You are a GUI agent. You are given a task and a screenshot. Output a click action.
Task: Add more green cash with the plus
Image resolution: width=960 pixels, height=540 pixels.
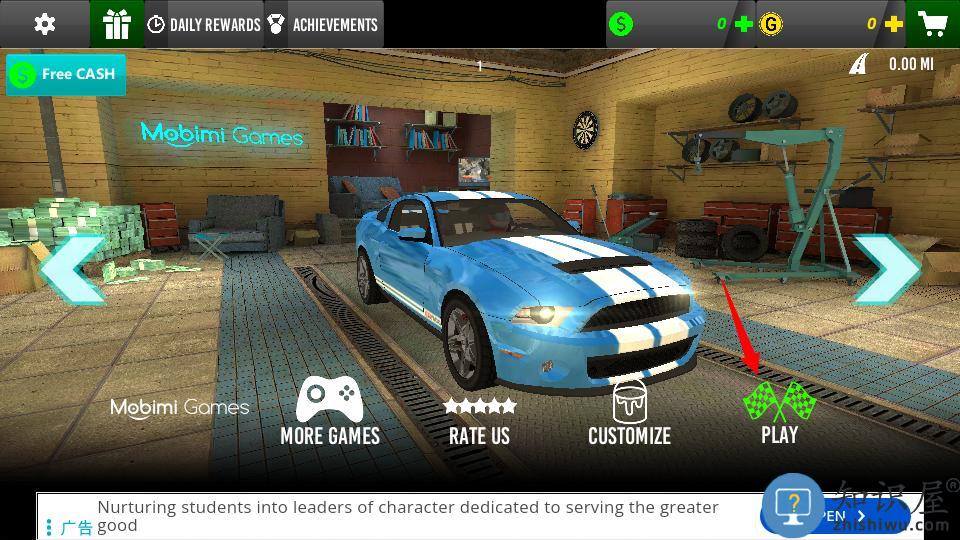coord(744,24)
